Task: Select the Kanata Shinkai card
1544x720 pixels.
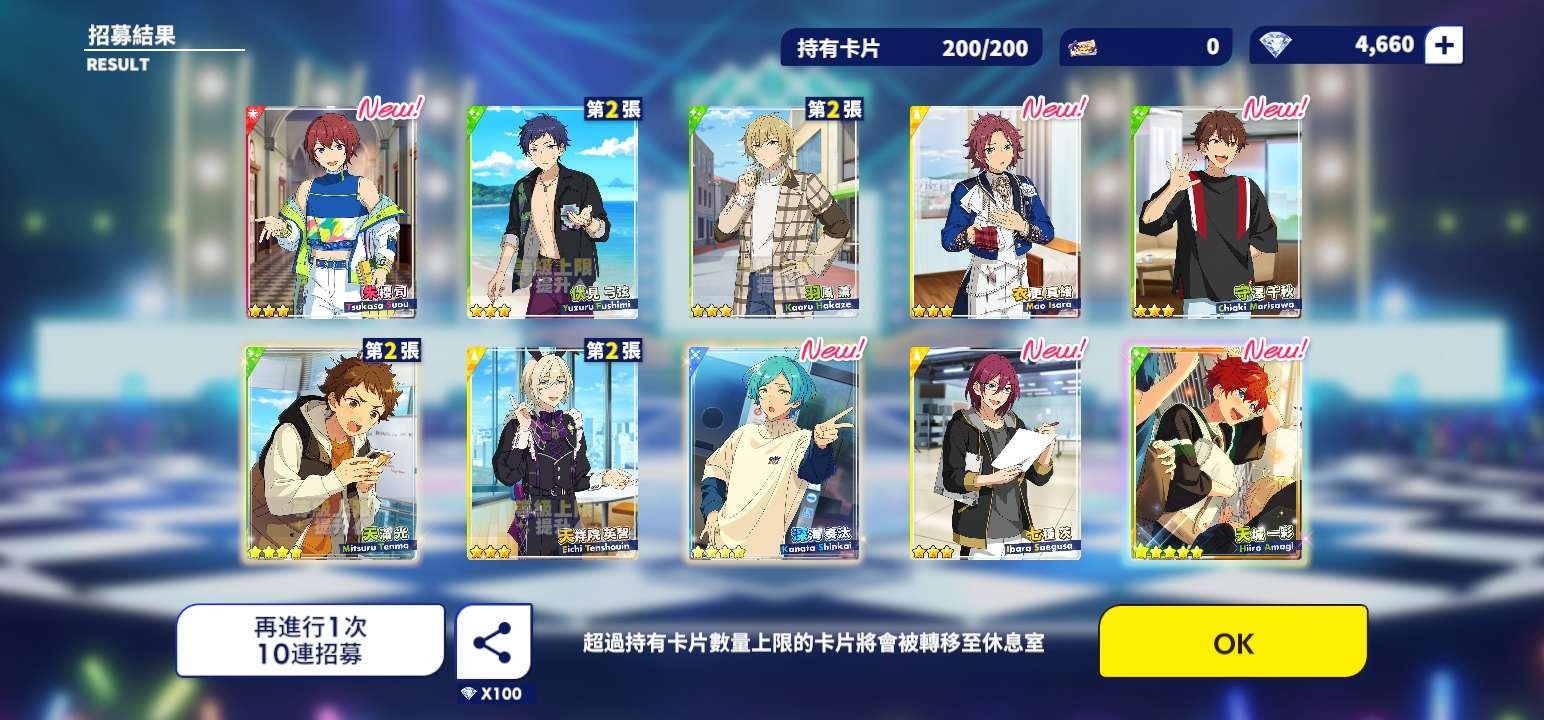Action: click(775, 453)
